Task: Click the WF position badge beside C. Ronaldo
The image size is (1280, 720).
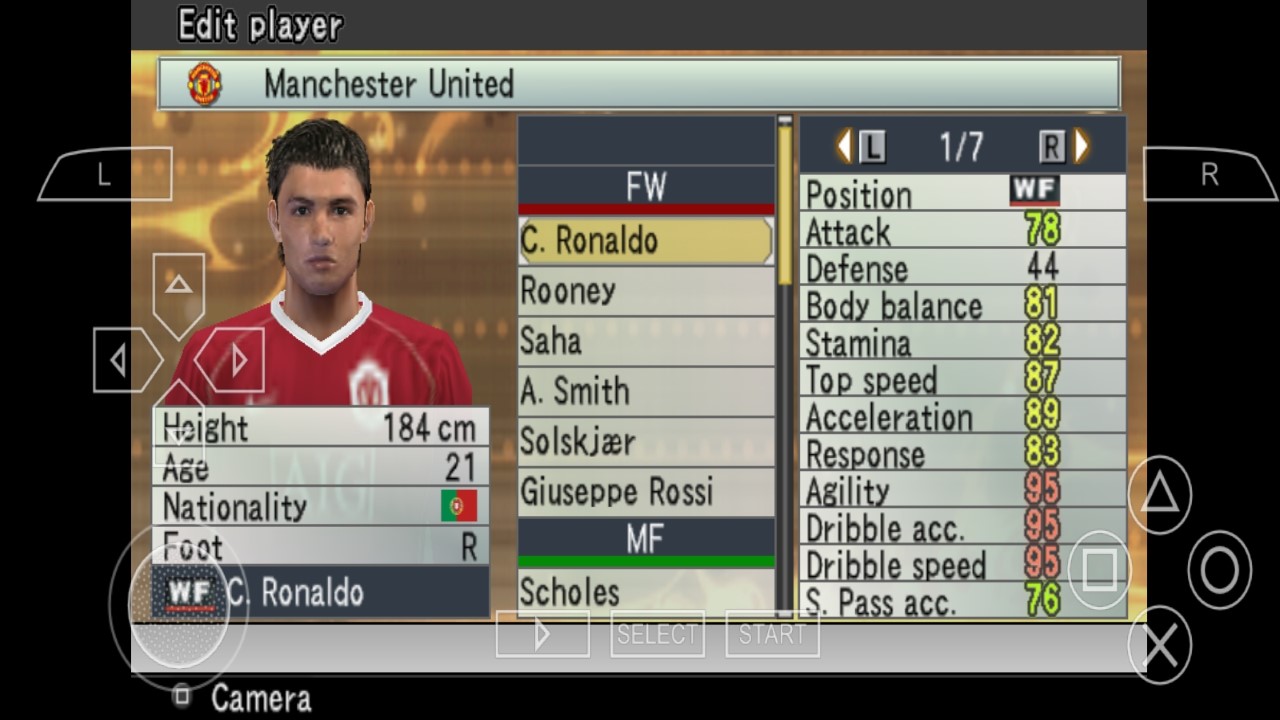Action: [x=189, y=592]
